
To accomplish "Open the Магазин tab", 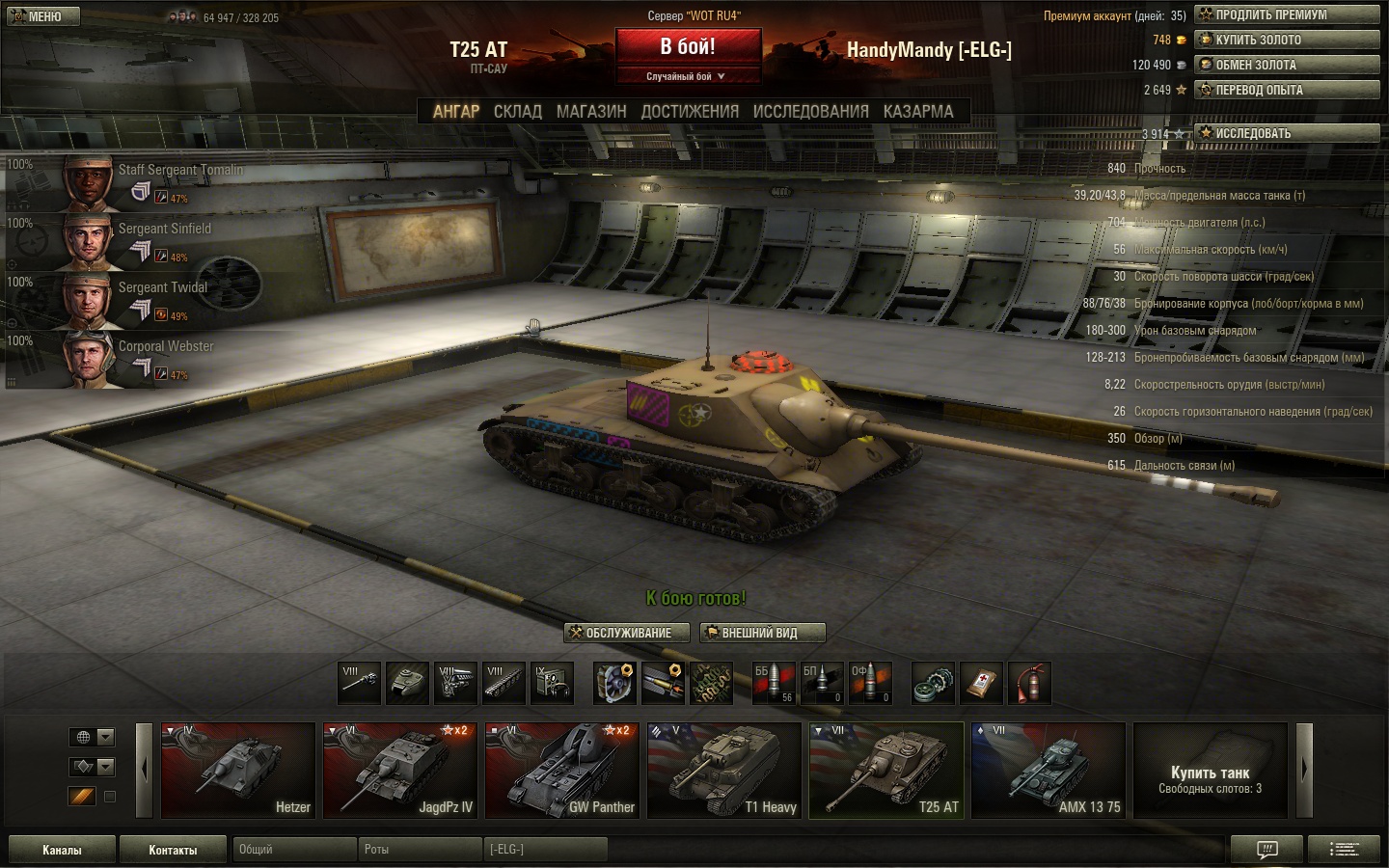I will click(591, 112).
